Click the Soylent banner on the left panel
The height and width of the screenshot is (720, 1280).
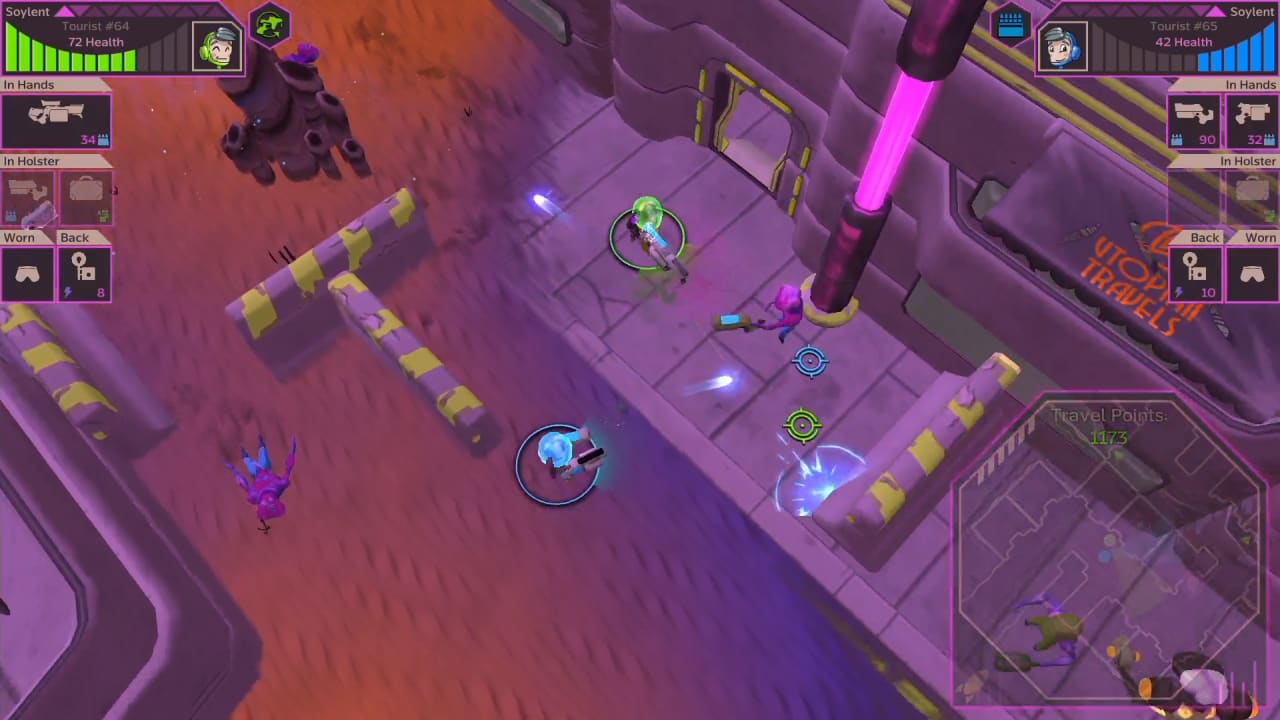[x=25, y=12]
